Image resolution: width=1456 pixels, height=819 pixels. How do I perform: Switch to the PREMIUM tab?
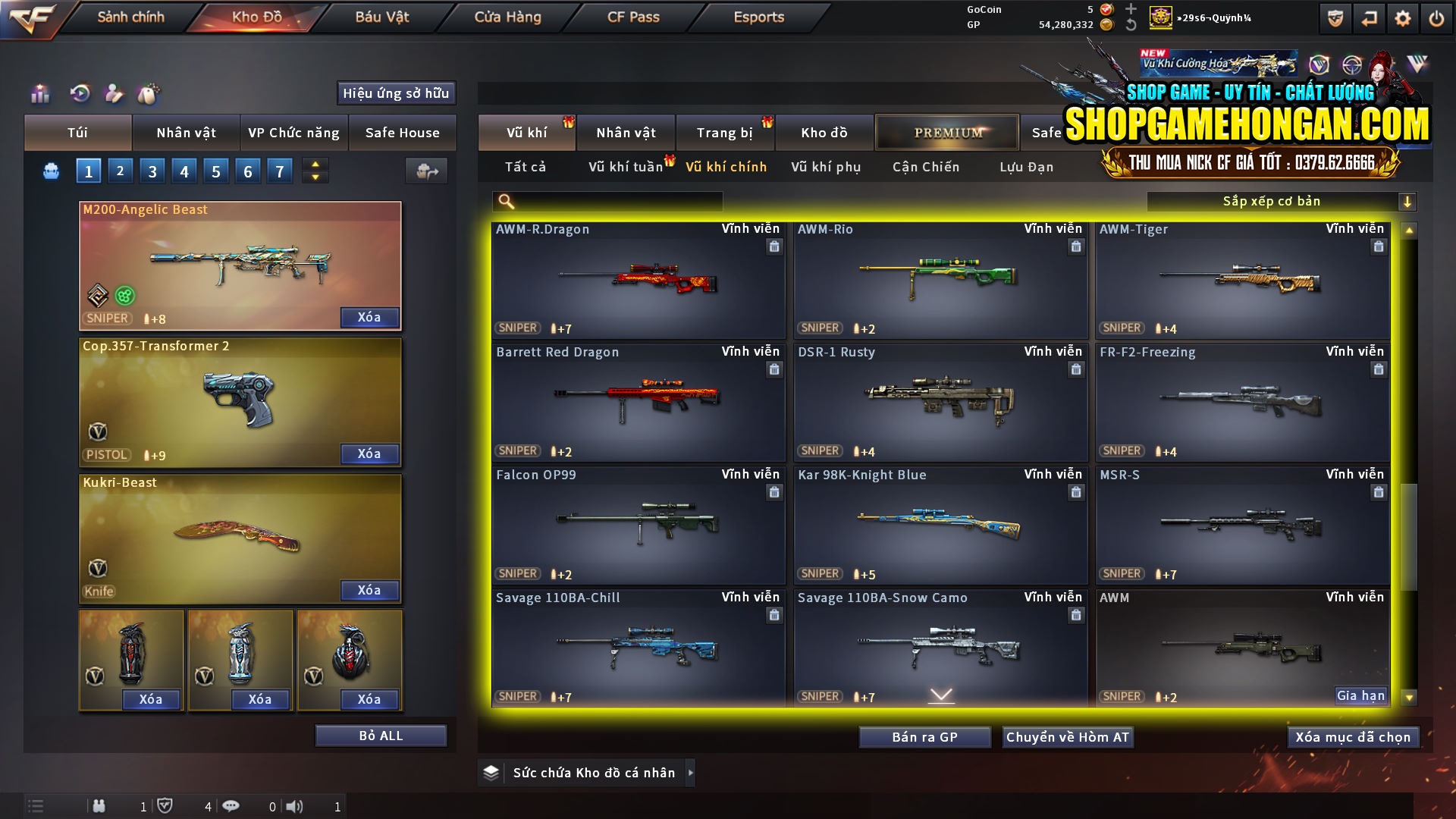tap(947, 132)
